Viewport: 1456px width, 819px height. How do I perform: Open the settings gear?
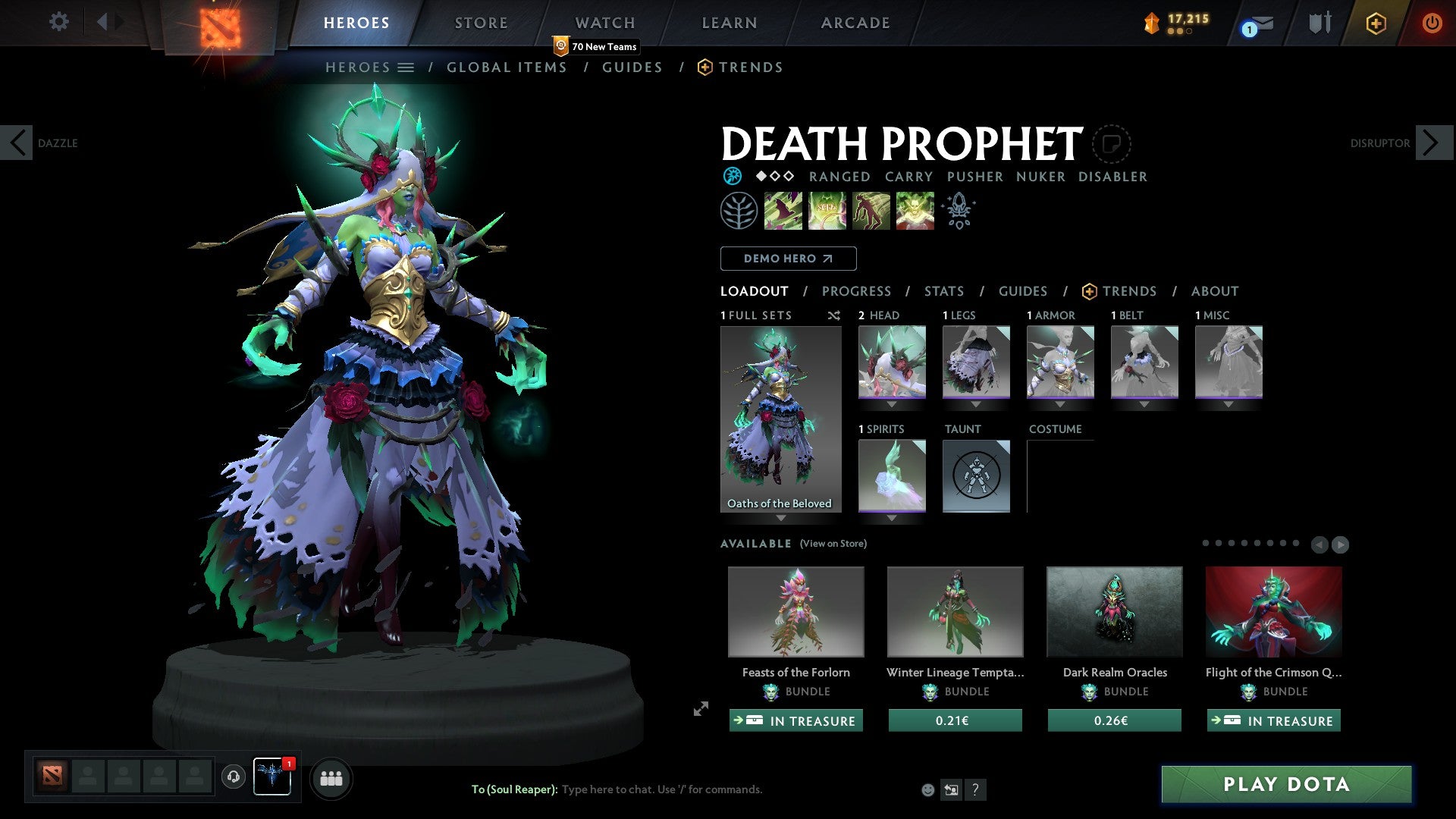[58, 22]
